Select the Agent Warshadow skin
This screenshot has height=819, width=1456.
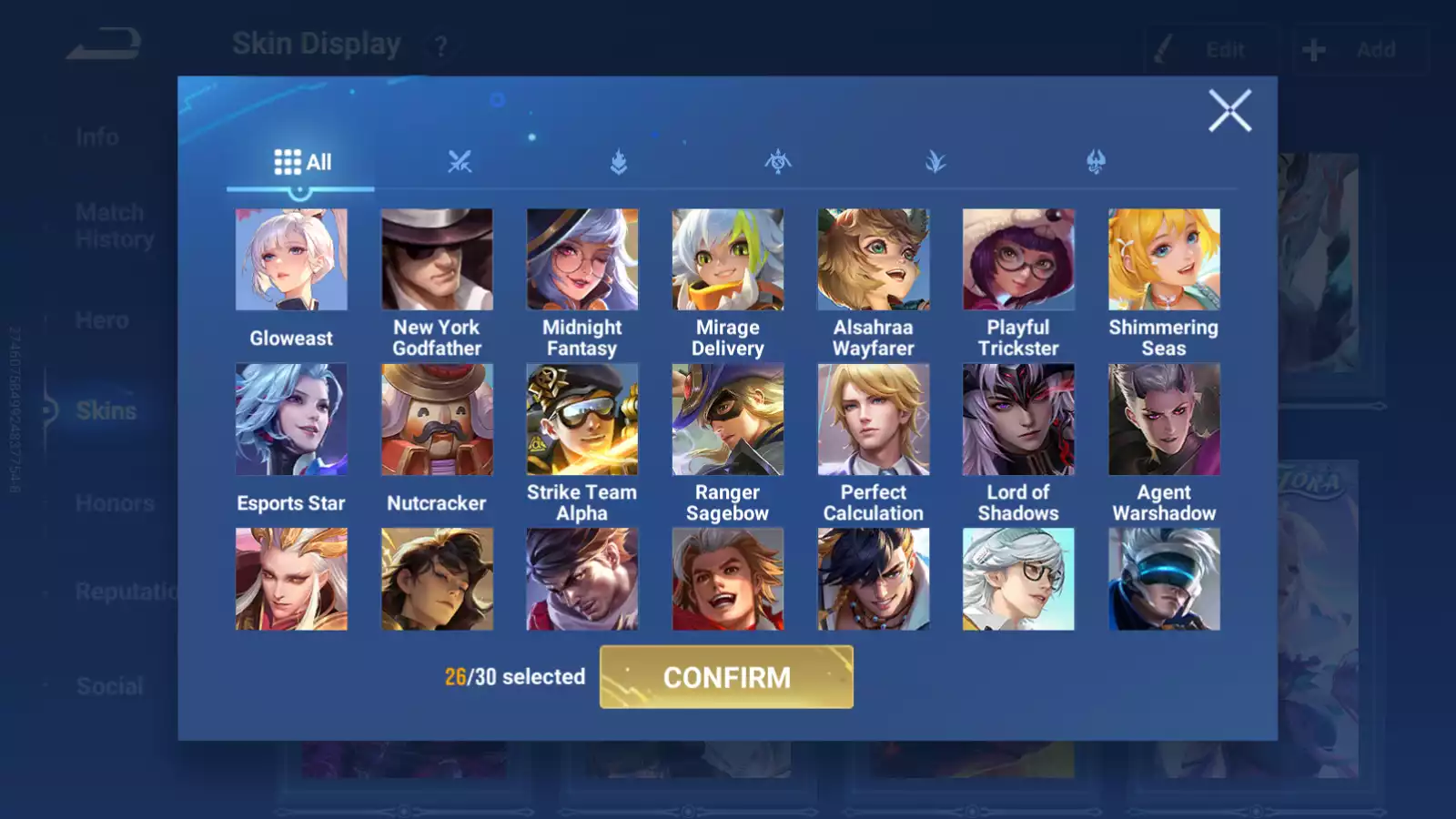tap(1164, 420)
